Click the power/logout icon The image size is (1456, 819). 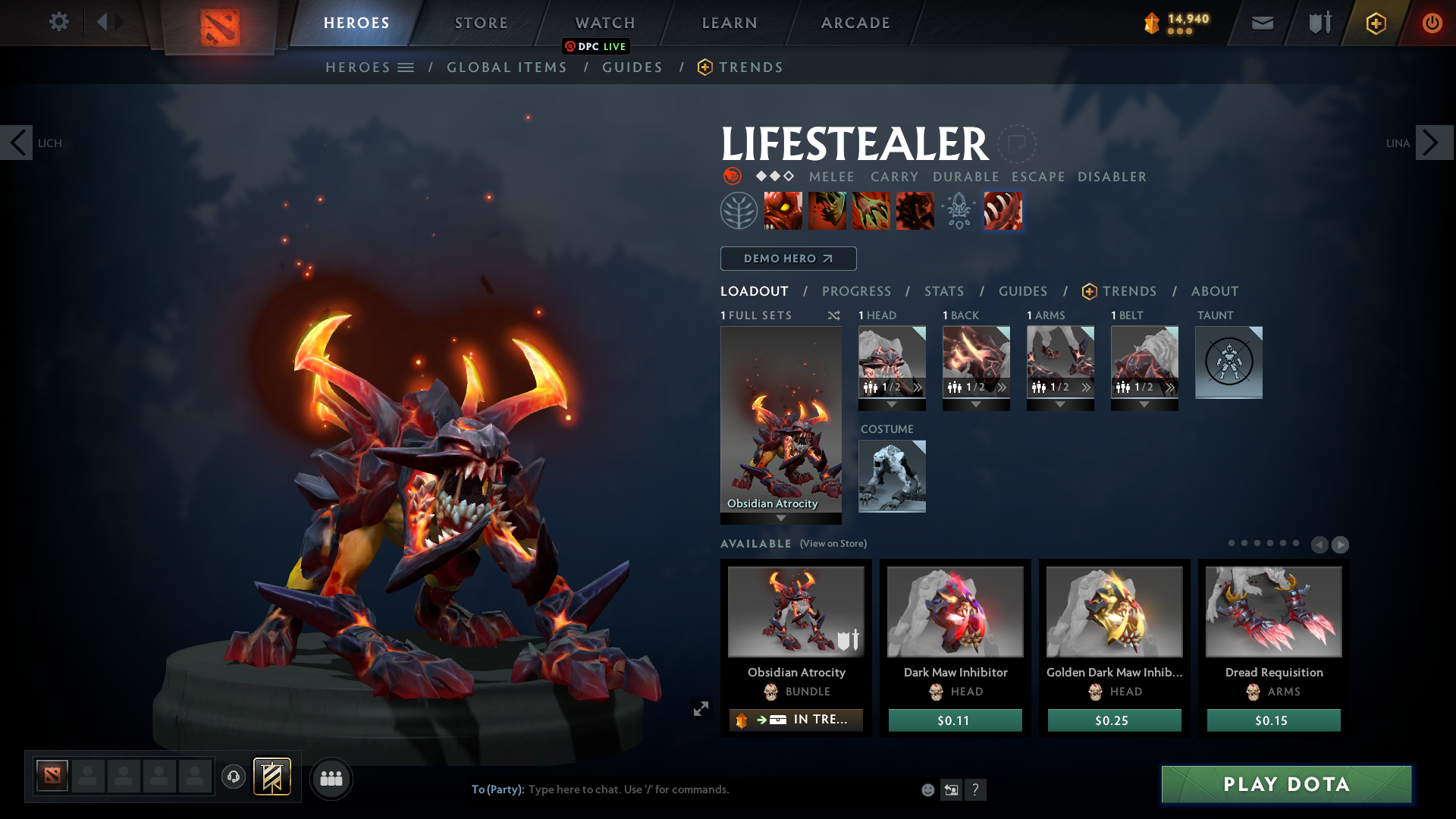coord(1432,23)
